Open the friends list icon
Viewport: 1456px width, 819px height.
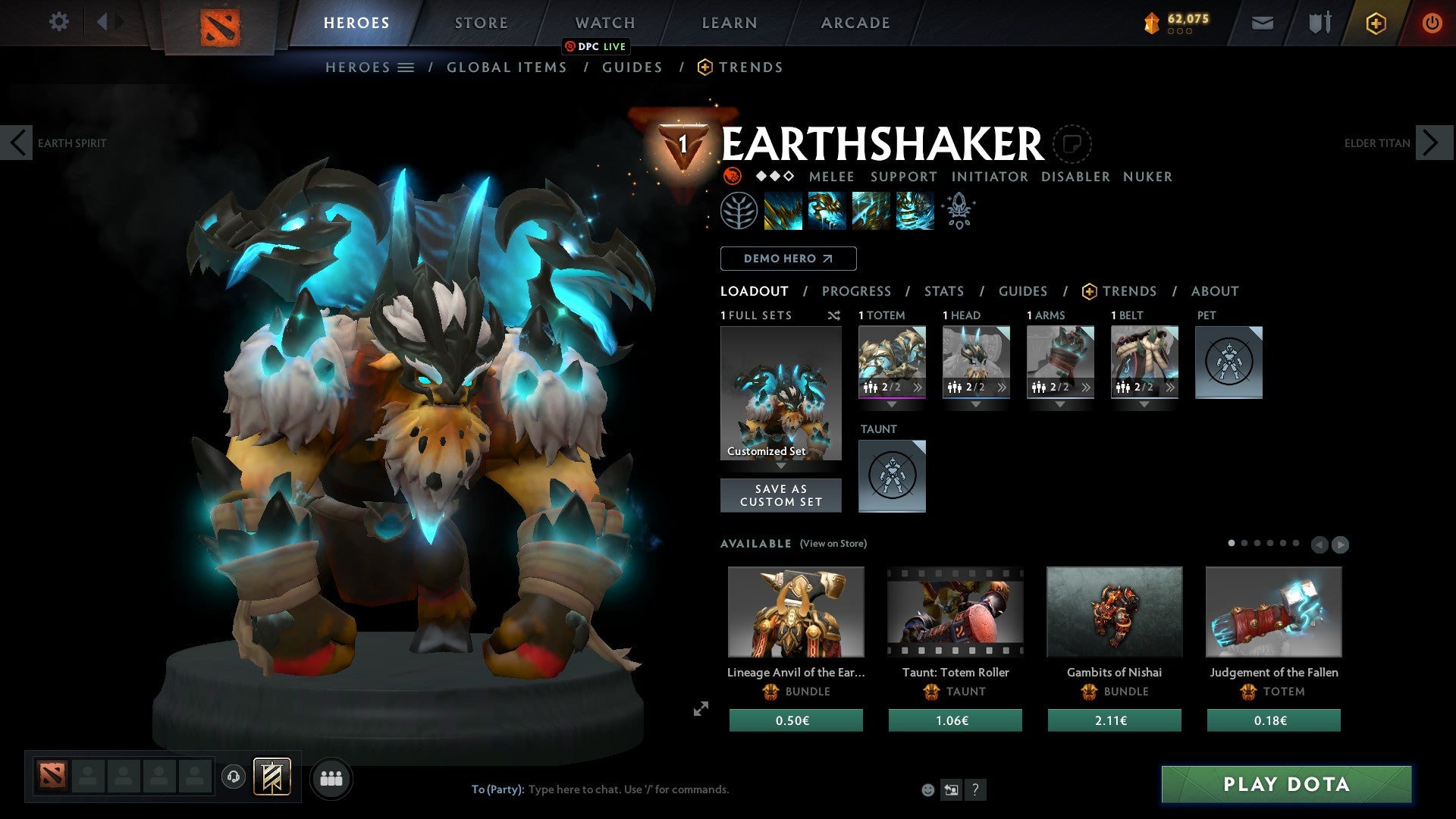[330, 778]
